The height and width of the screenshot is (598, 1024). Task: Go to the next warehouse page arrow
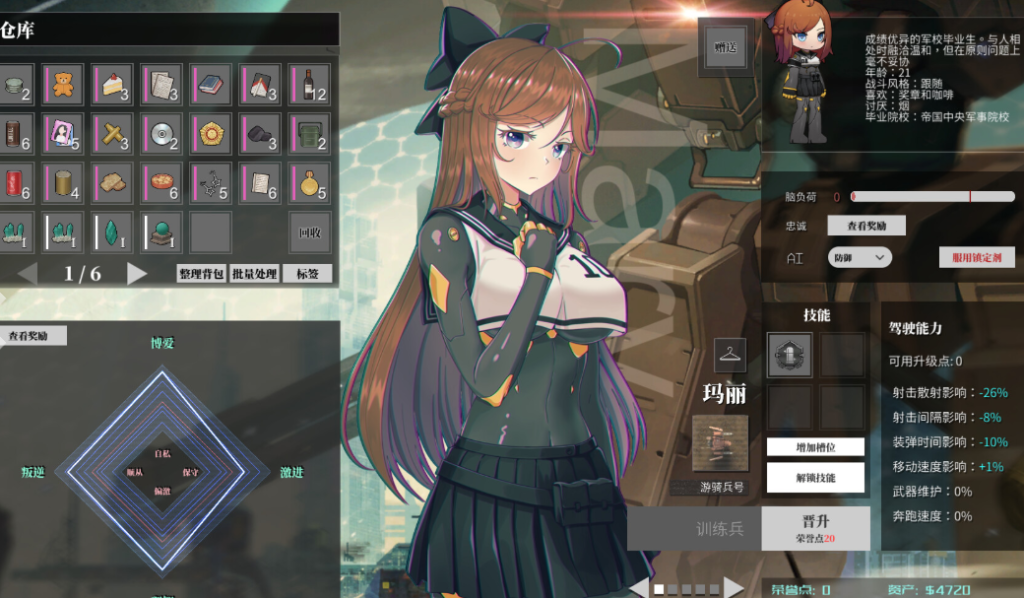click(137, 273)
